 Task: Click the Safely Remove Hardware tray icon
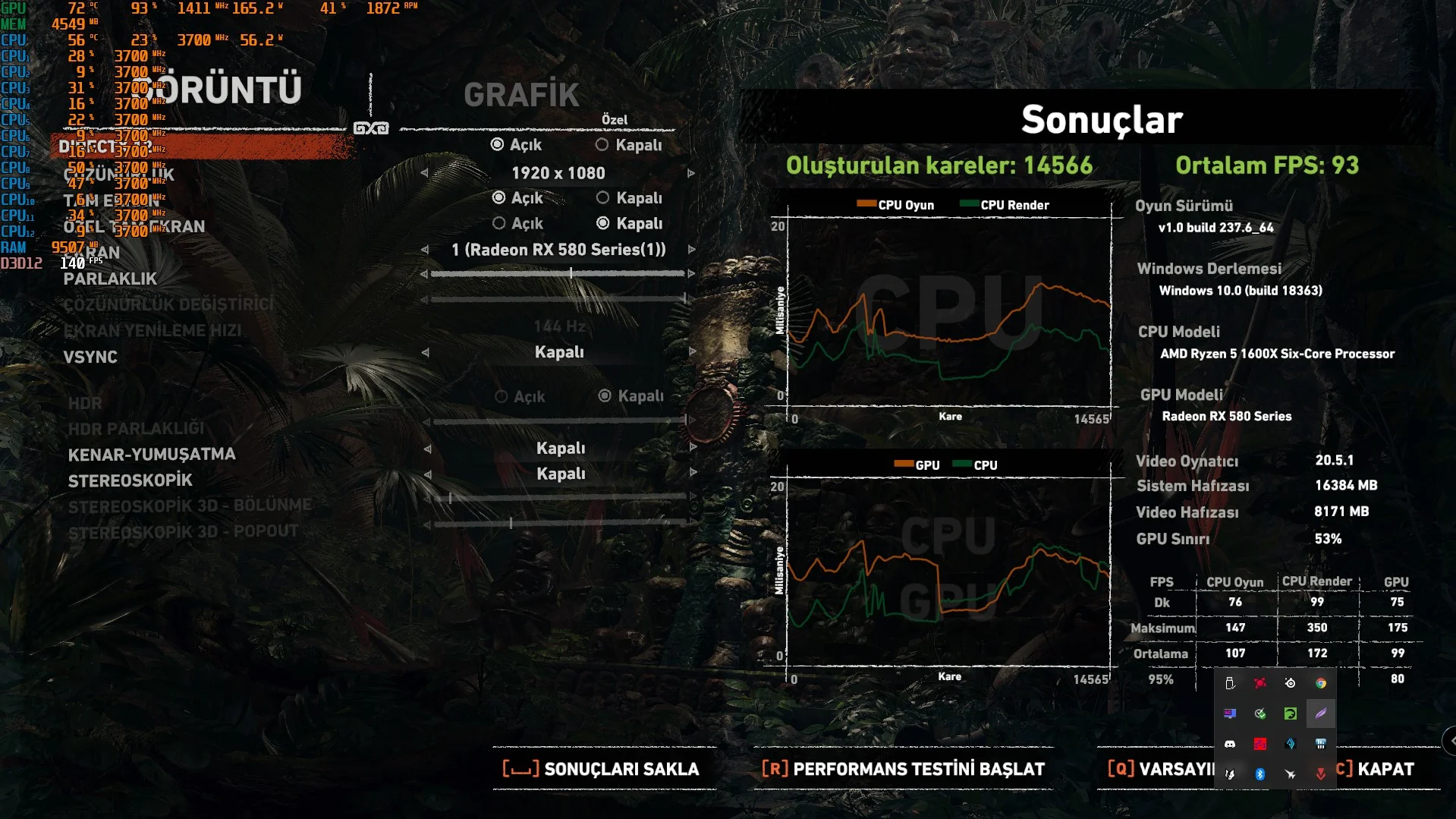(x=1230, y=683)
